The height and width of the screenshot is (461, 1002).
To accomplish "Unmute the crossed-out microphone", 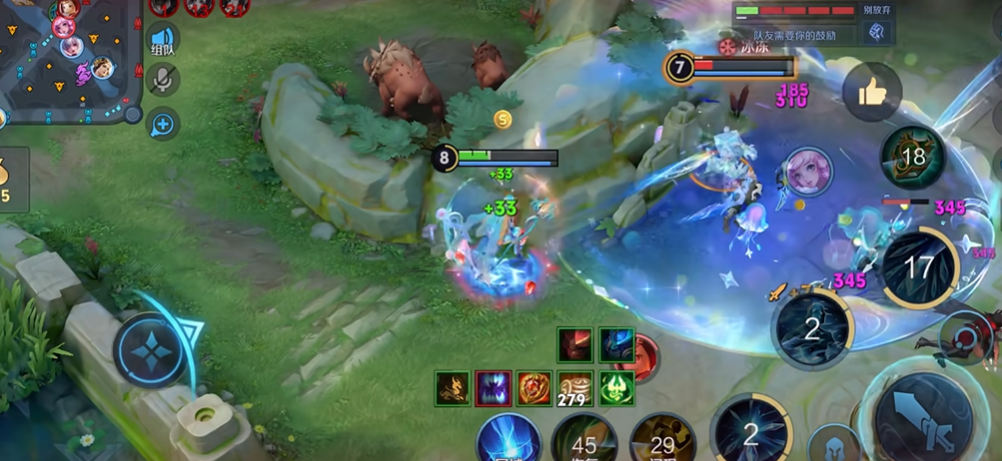I will 162,81.
